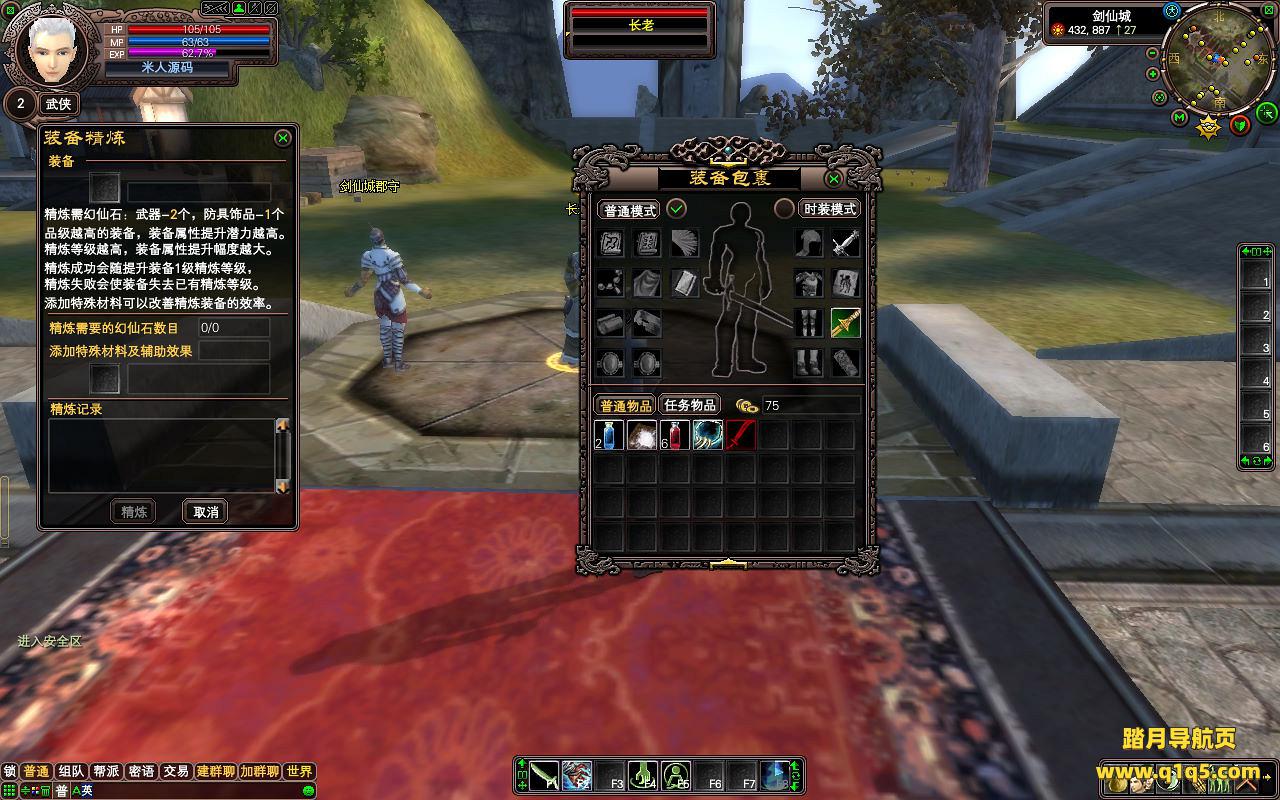Screen dimensions: 1280x800
Task: Switch to 时装模式 fashion mode
Action: coord(830,210)
